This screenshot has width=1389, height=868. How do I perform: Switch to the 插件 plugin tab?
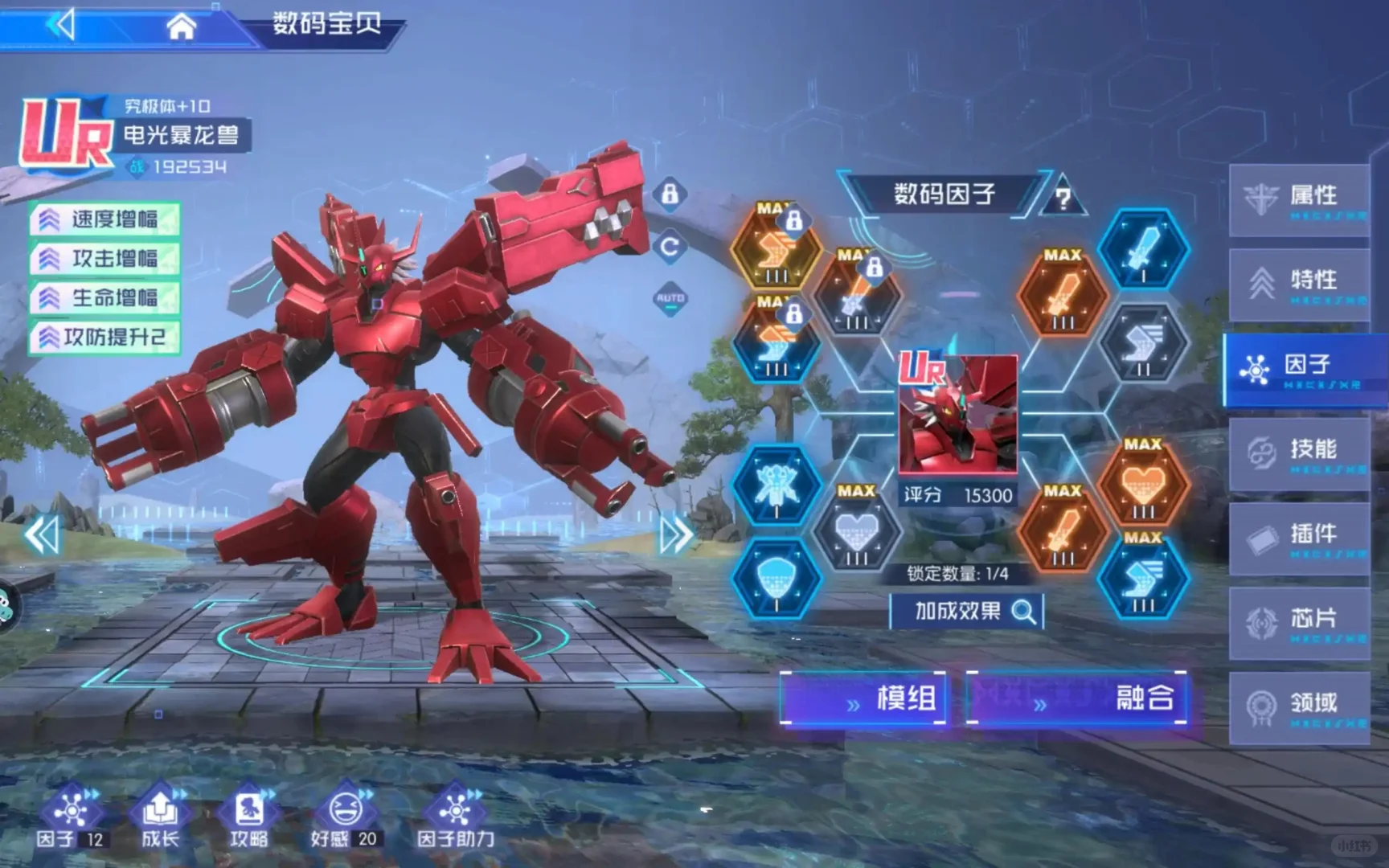click(x=1299, y=538)
